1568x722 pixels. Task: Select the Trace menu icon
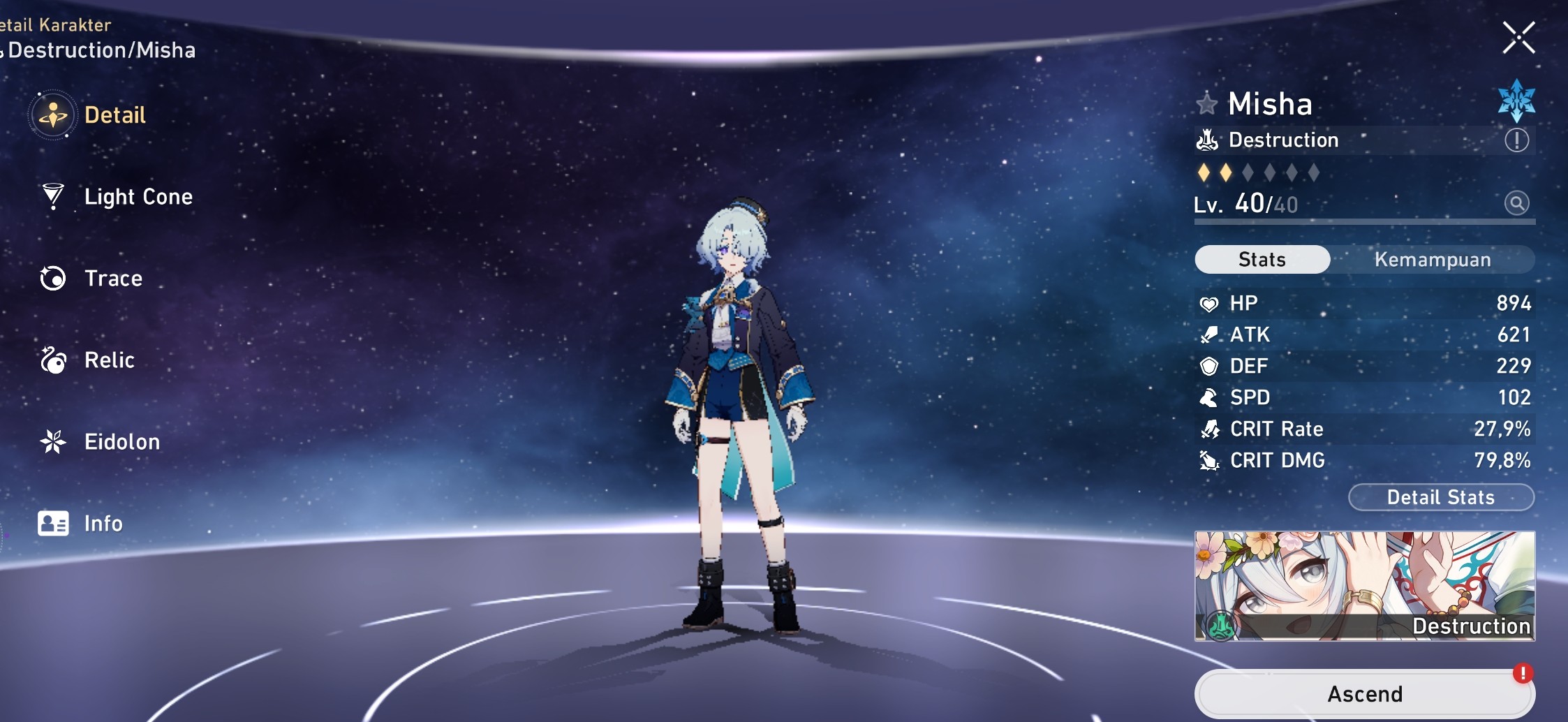(52, 279)
